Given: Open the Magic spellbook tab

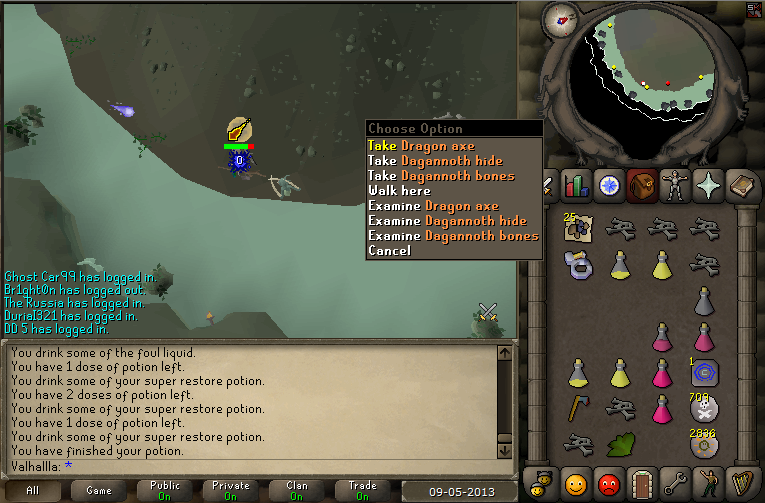Looking at the screenshot, I should point(743,185).
